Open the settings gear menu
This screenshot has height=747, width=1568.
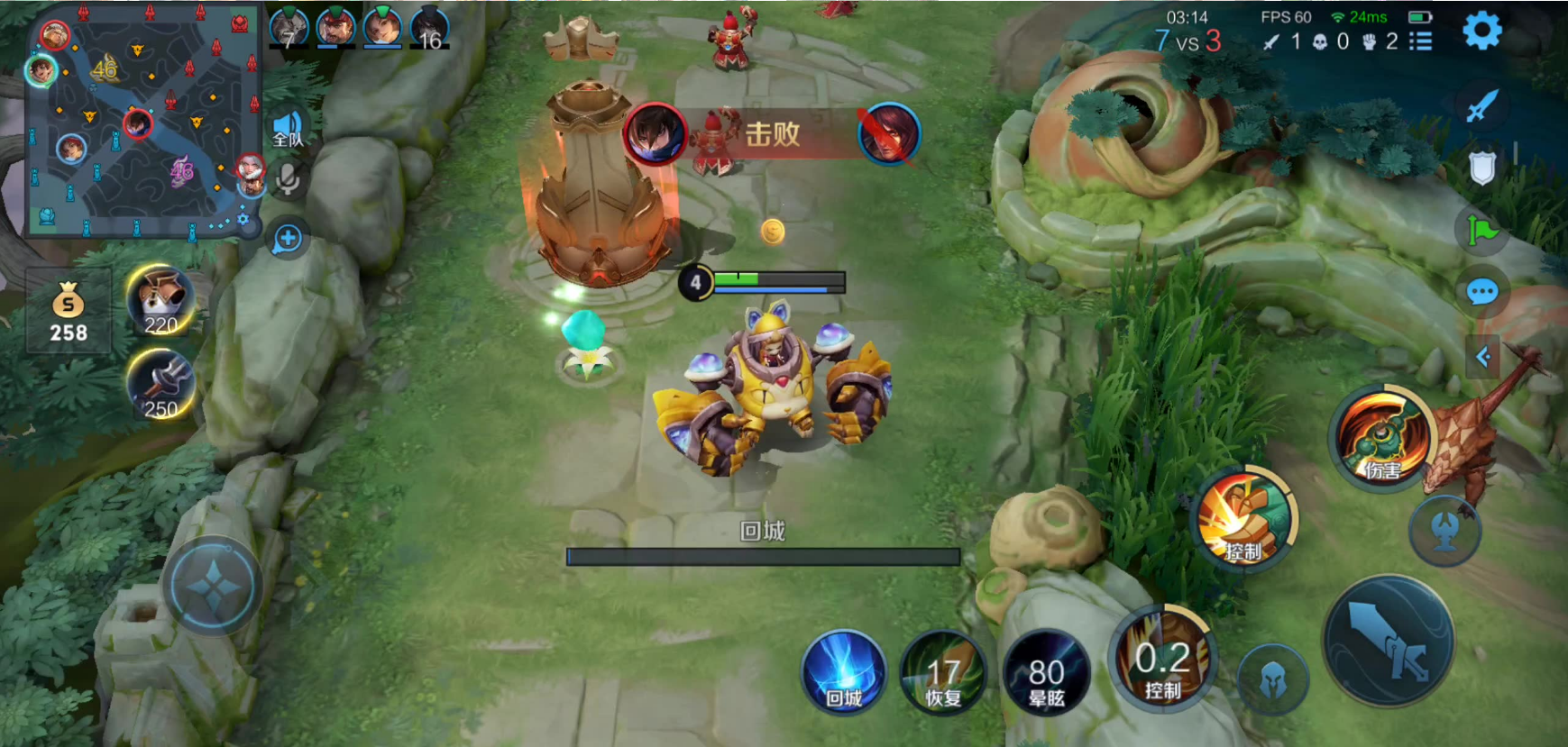(x=1481, y=32)
